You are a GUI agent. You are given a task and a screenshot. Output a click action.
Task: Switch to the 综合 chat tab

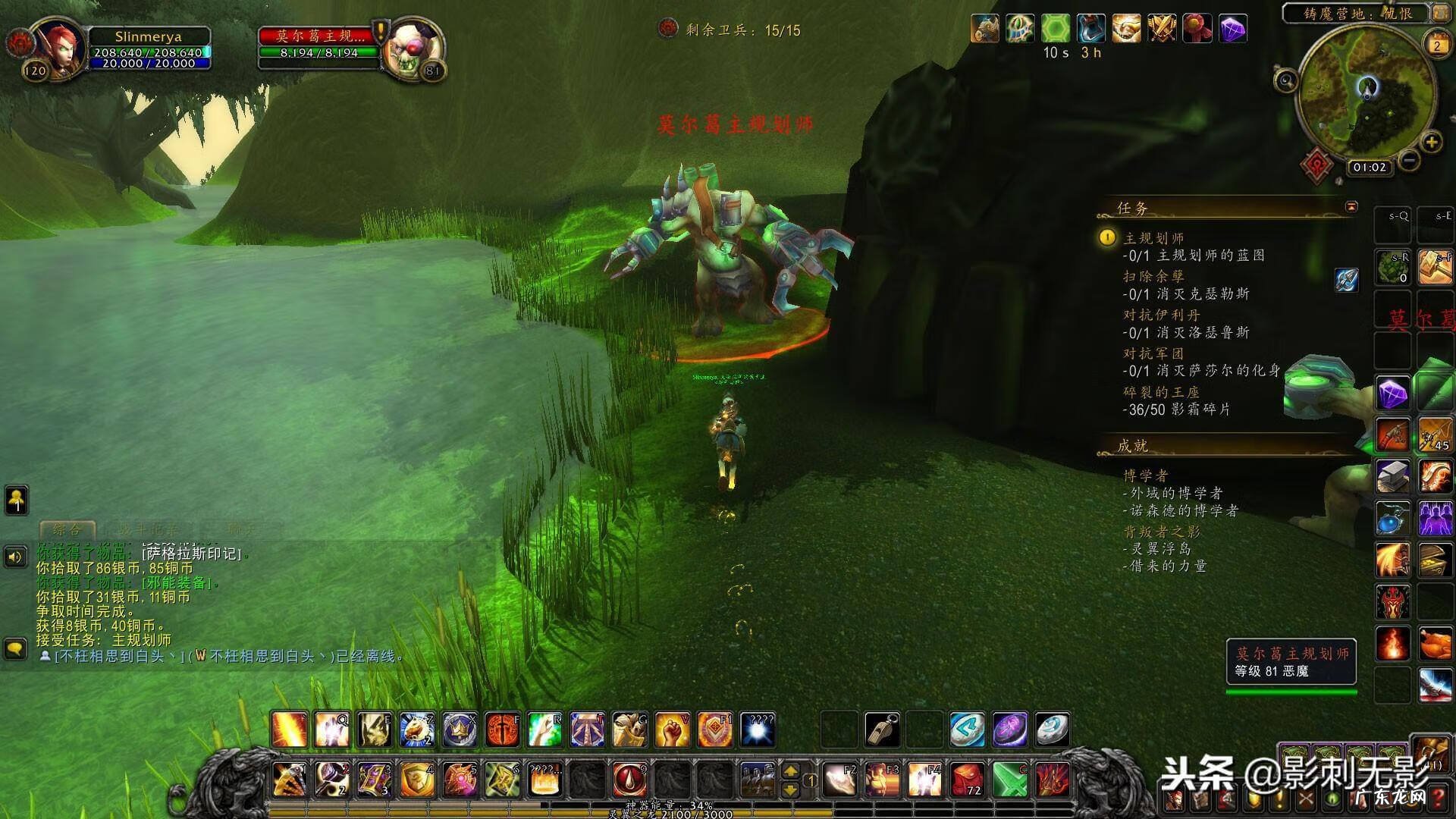click(x=67, y=529)
